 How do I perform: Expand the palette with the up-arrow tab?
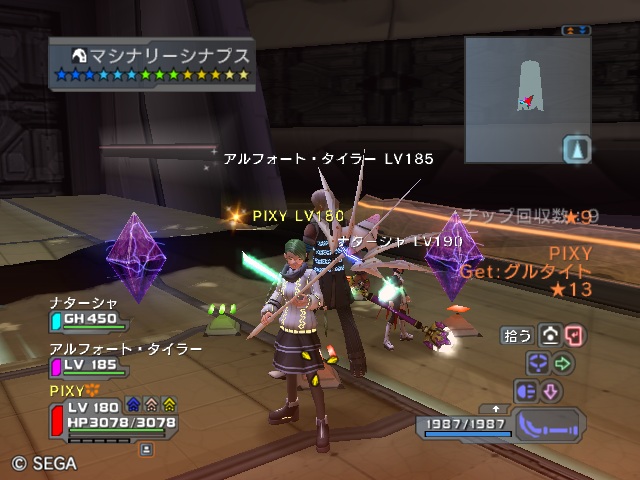[496, 409]
